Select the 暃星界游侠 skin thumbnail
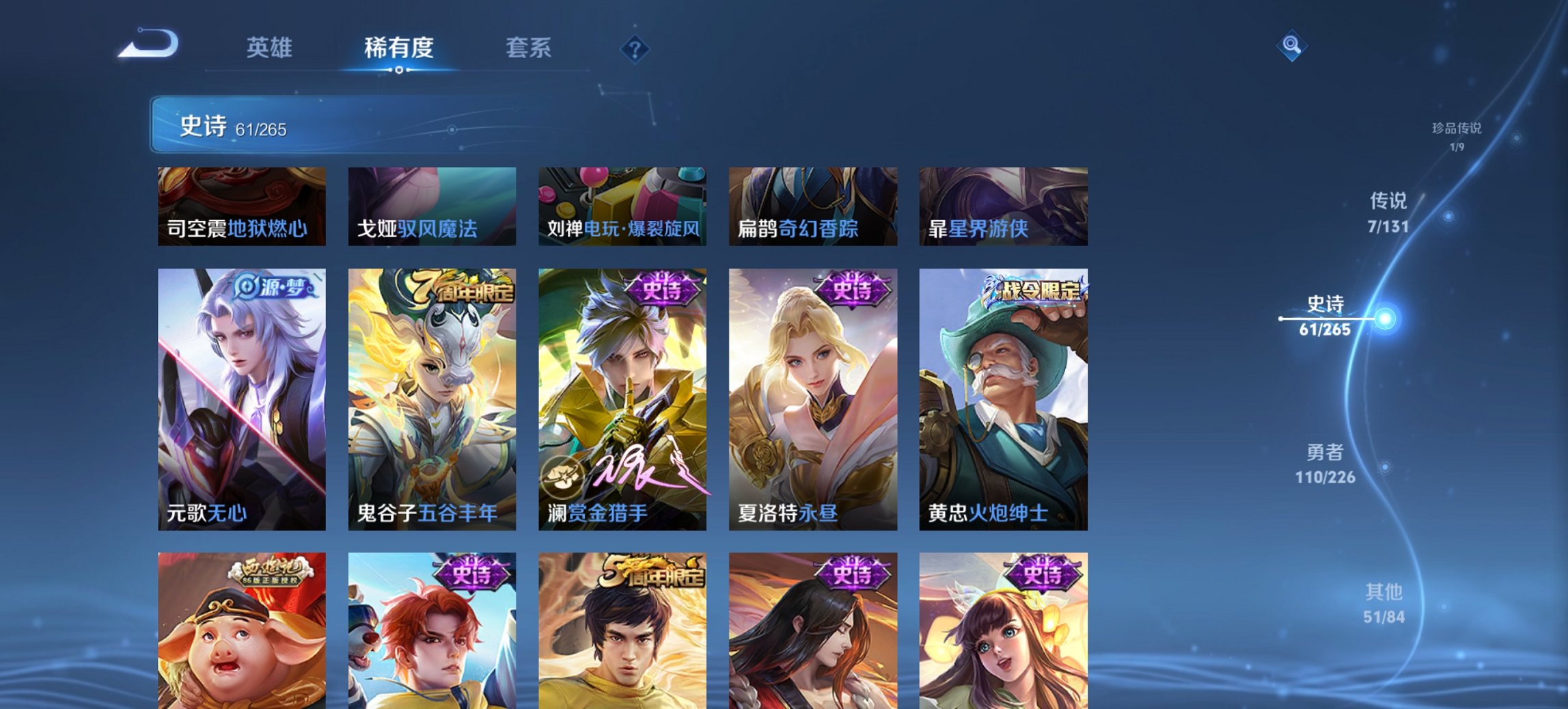 point(1003,205)
